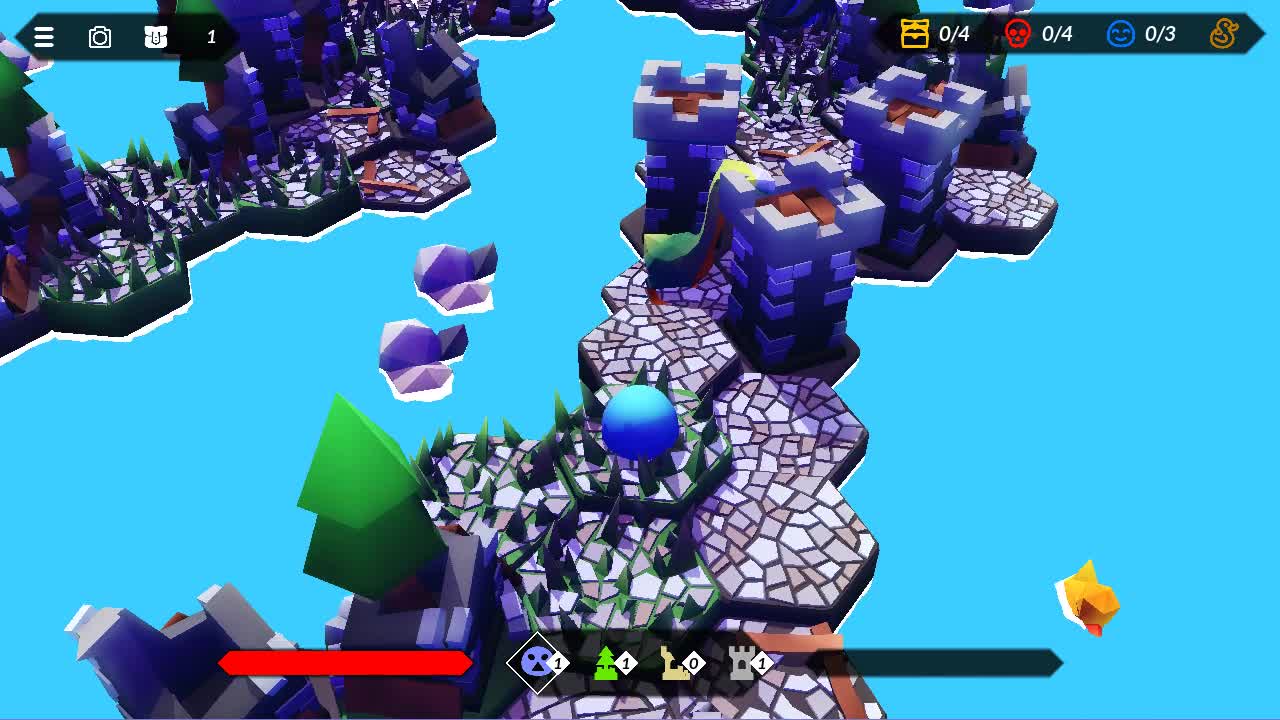Click the level number 1 indicator
Image resolution: width=1280 pixels, height=720 pixels.
click(x=210, y=36)
